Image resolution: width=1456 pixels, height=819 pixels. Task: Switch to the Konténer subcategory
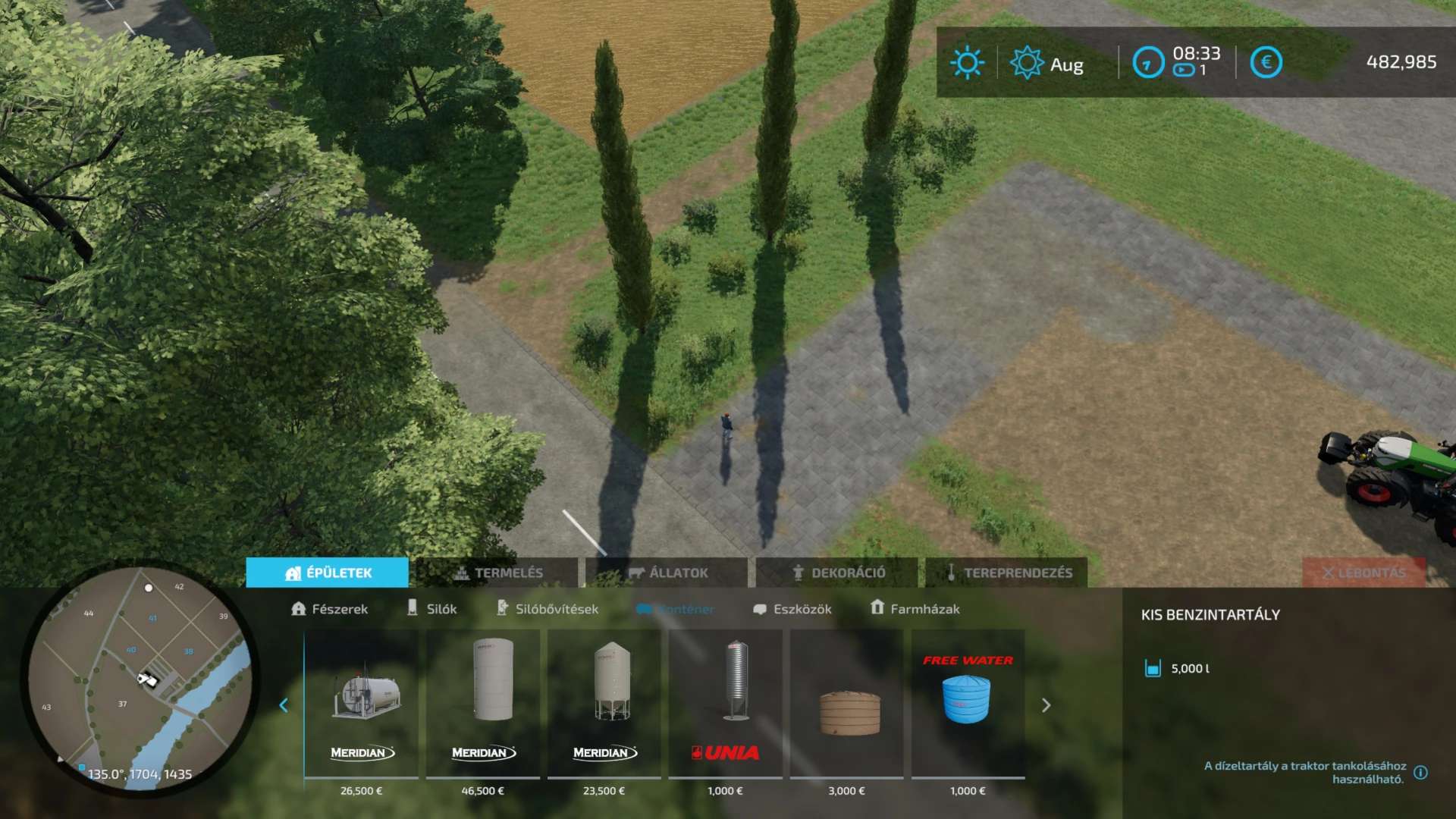pos(675,609)
